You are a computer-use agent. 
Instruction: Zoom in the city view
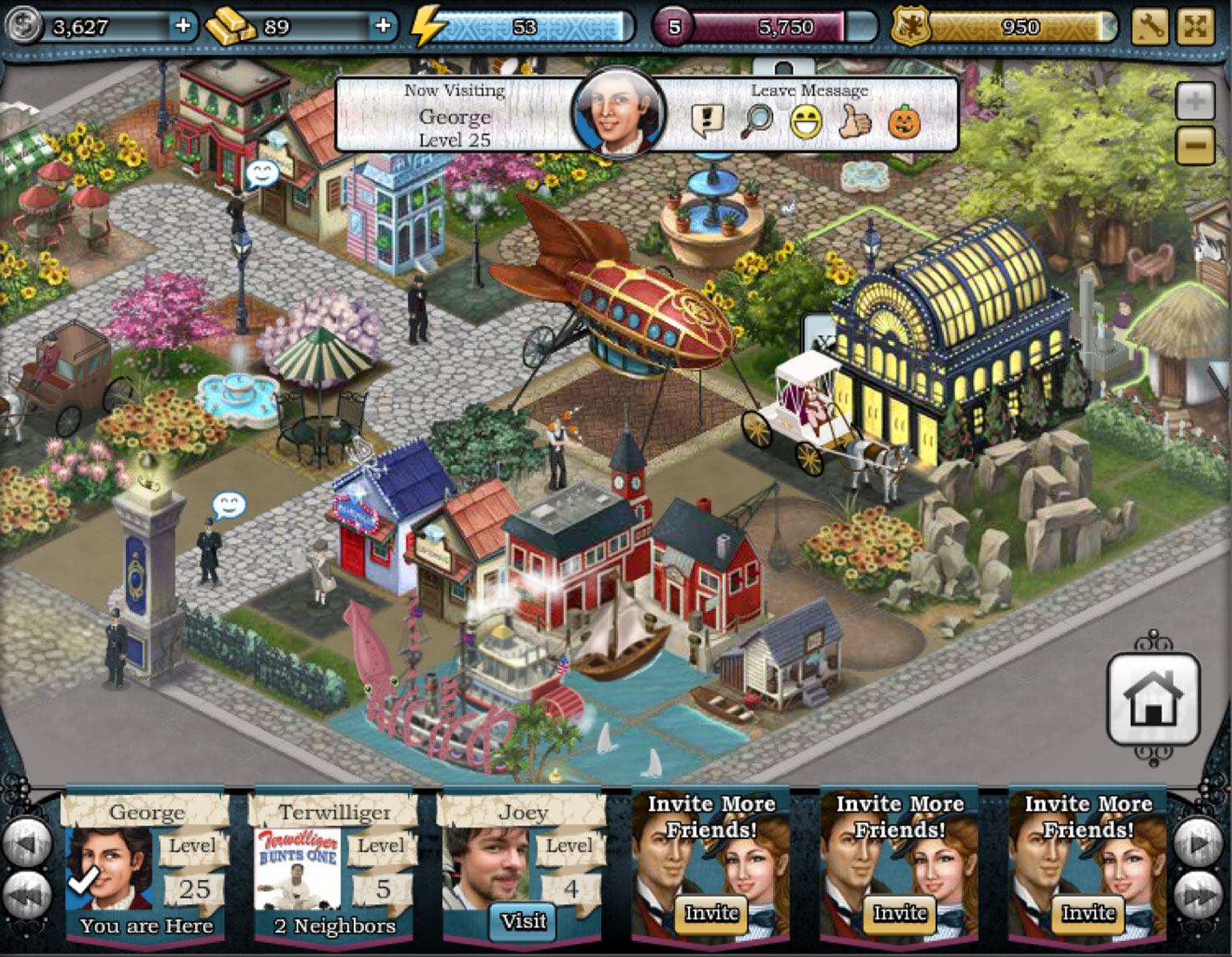coord(1194,102)
